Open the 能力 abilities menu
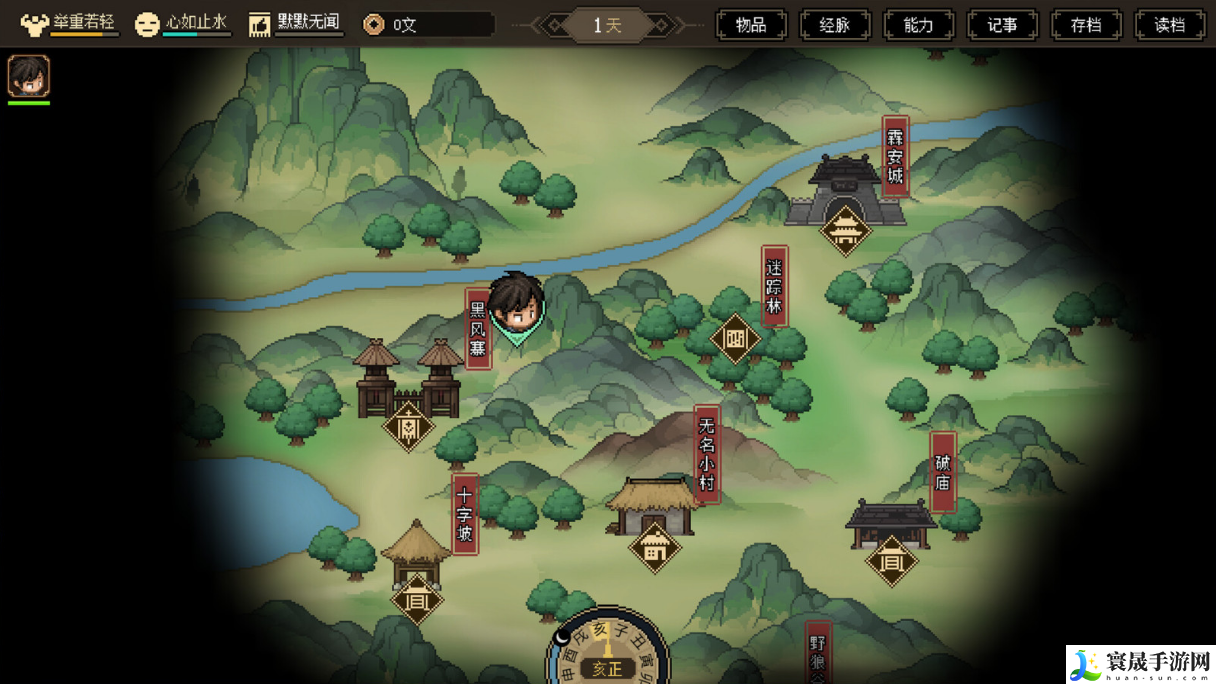Image resolution: width=1216 pixels, height=684 pixels. (x=918, y=25)
